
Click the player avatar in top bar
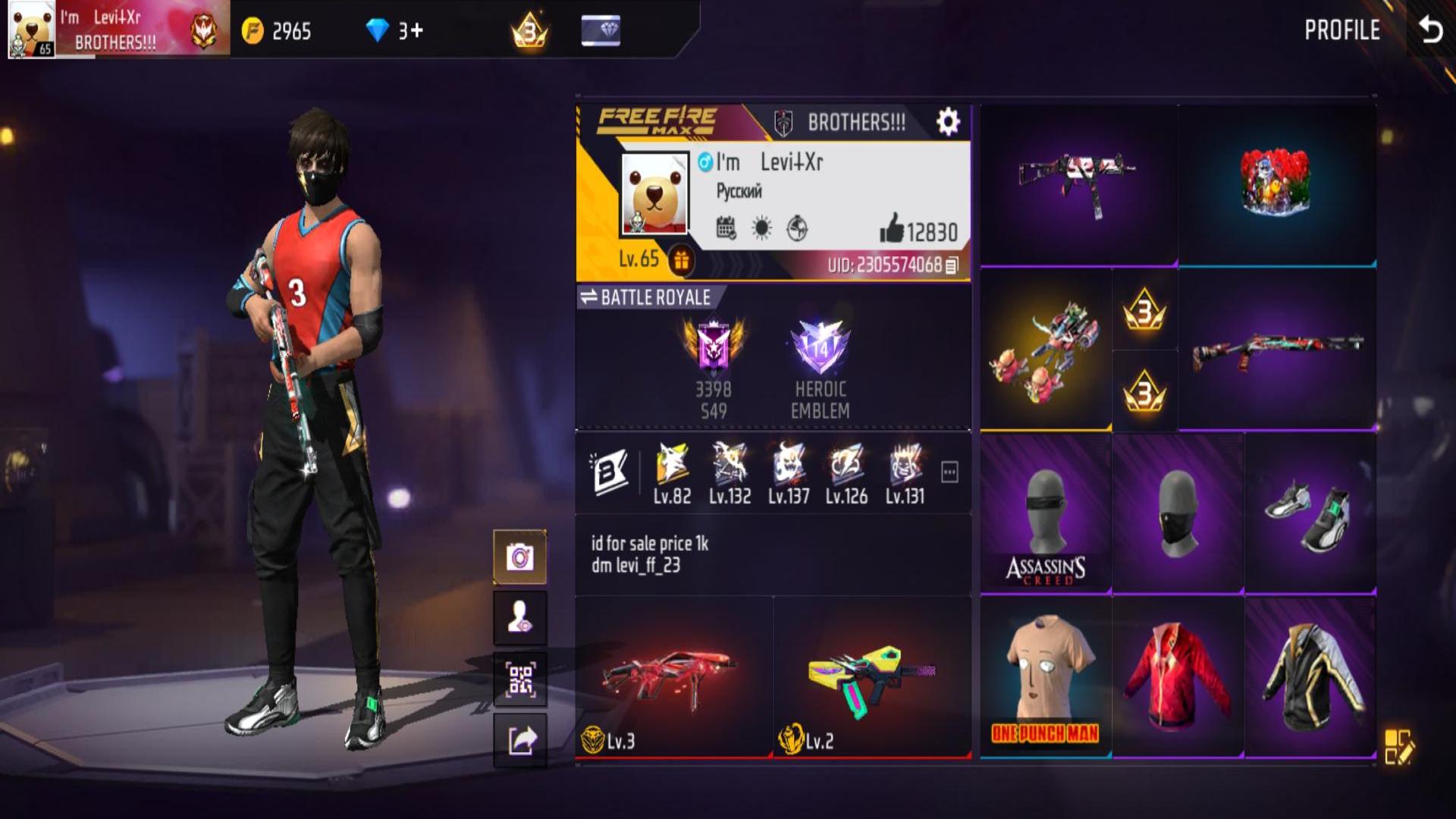click(31, 30)
